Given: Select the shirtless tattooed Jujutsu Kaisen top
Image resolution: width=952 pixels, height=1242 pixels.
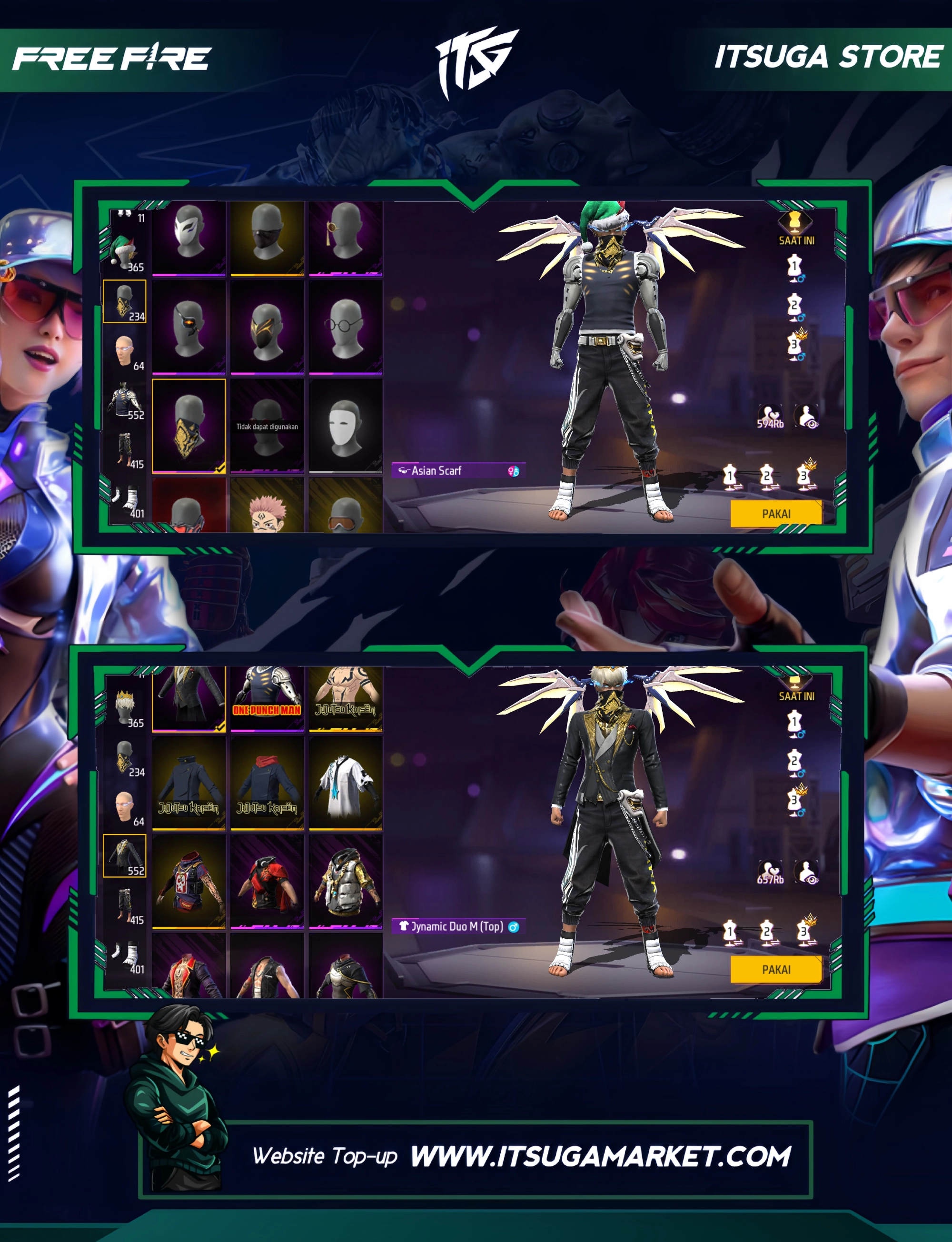Looking at the screenshot, I should (345, 698).
